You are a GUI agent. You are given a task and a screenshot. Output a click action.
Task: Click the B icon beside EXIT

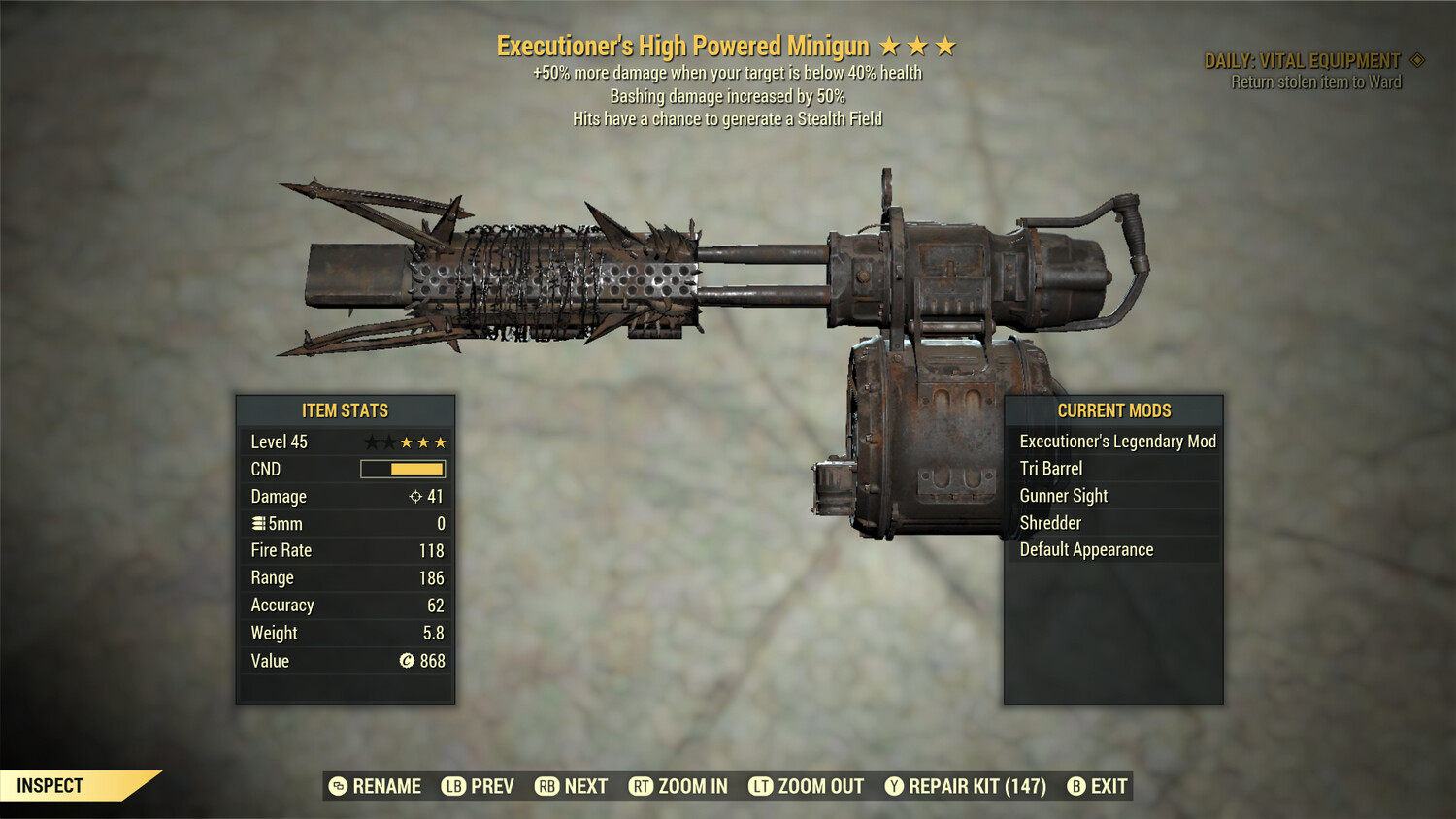pos(1075,786)
